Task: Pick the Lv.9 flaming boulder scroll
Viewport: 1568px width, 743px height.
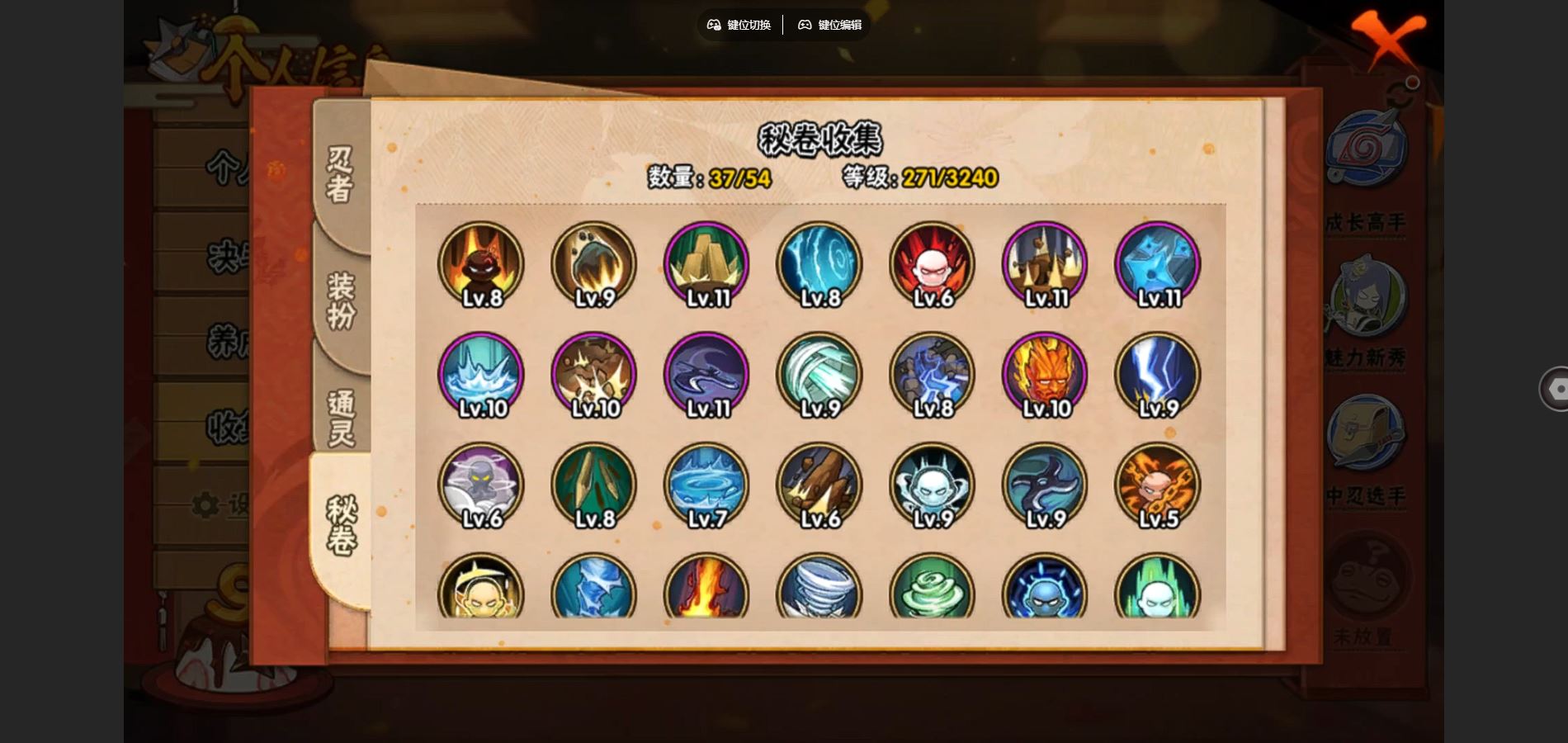Action: [594, 264]
